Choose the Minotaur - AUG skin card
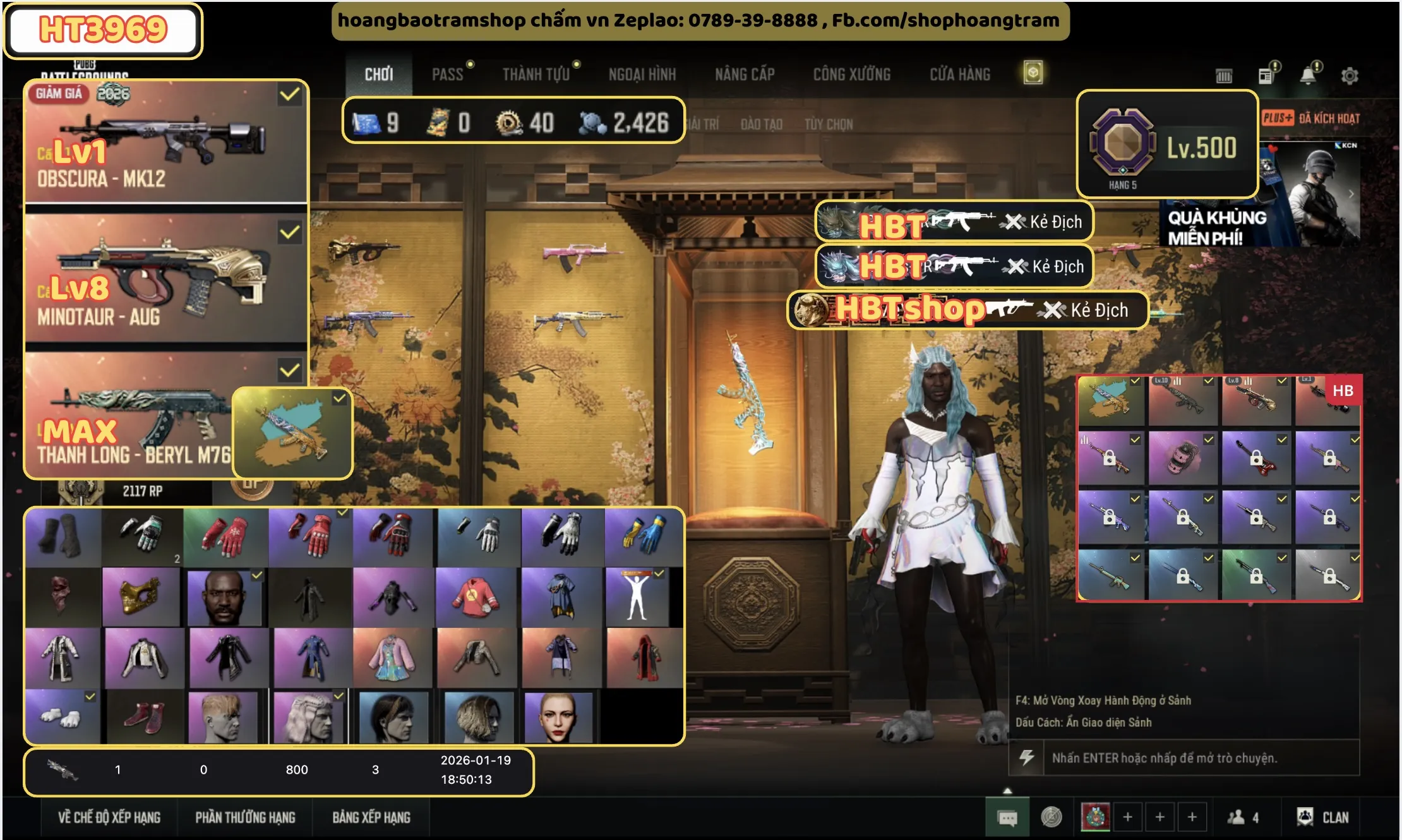 click(x=165, y=281)
